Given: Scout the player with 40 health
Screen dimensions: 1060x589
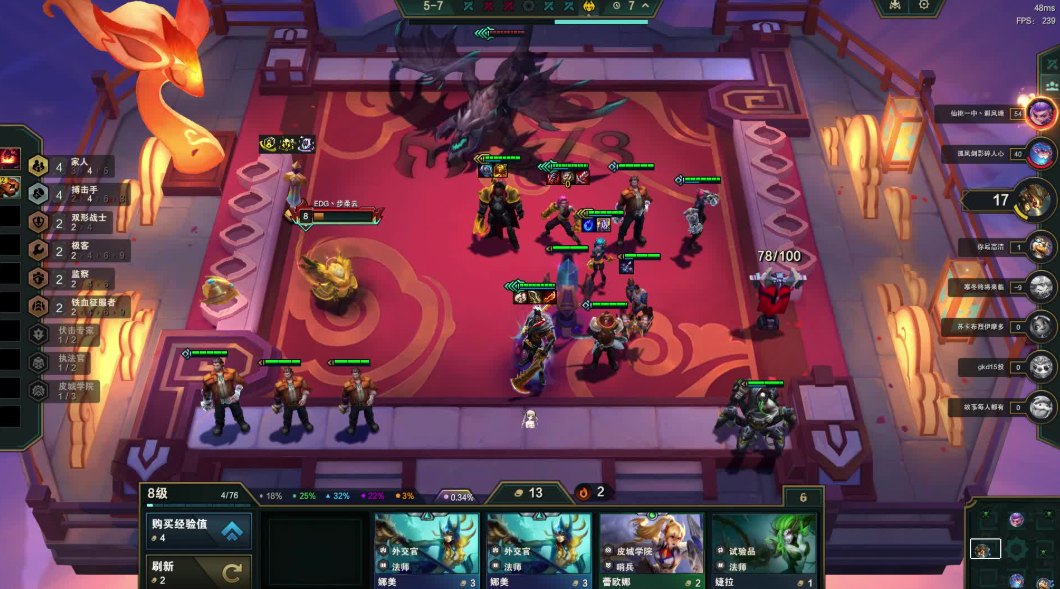Looking at the screenshot, I should pyautogui.click(x=1040, y=154).
